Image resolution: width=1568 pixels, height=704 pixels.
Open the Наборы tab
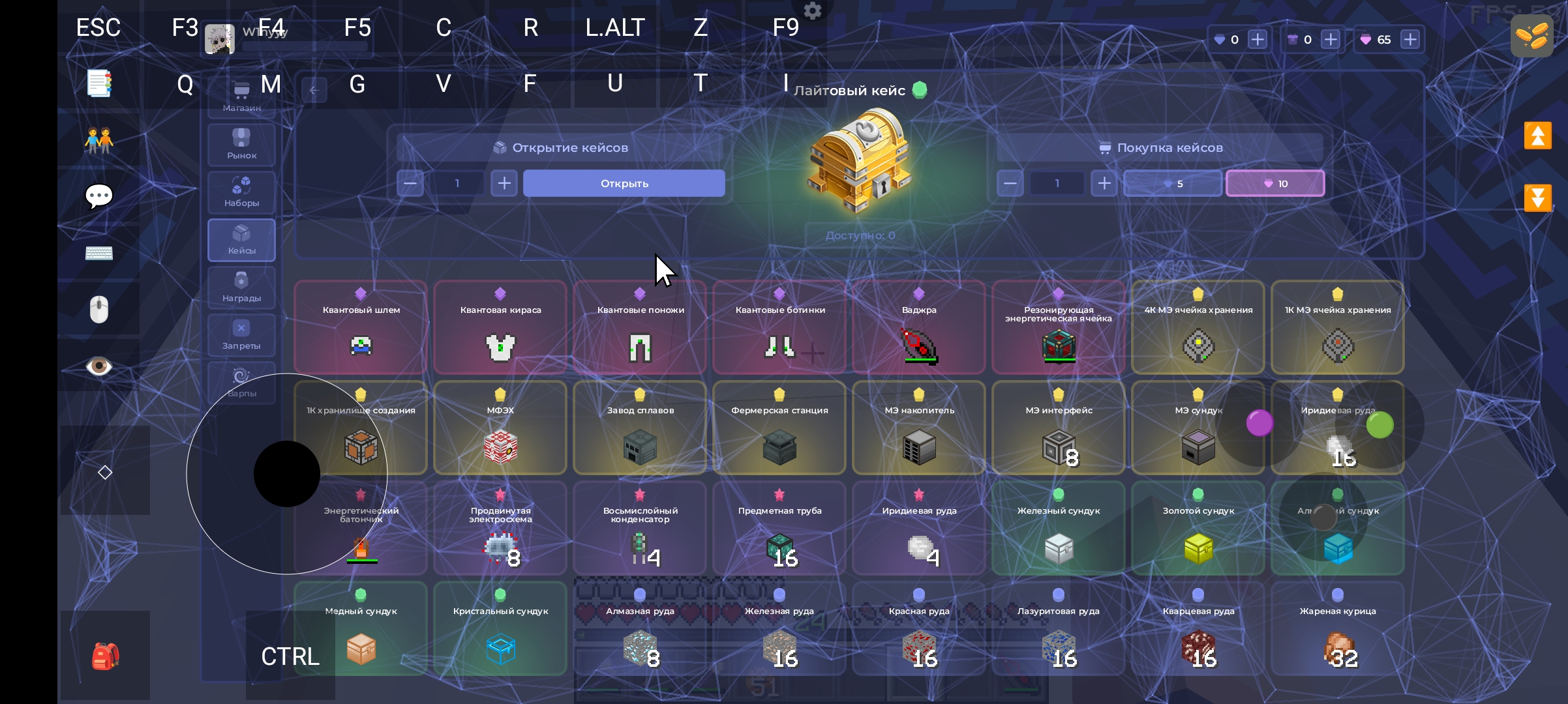pyautogui.click(x=241, y=192)
